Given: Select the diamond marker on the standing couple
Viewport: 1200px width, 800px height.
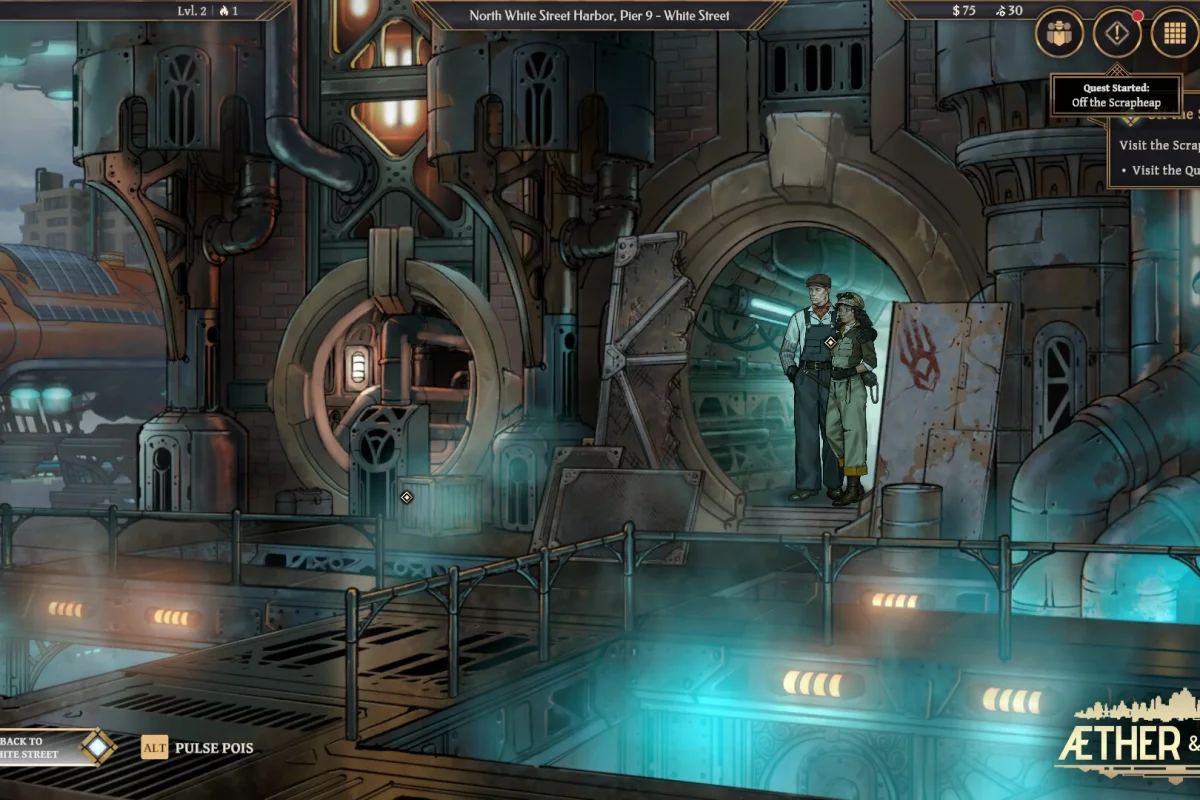Looking at the screenshot, I should 830,342.
